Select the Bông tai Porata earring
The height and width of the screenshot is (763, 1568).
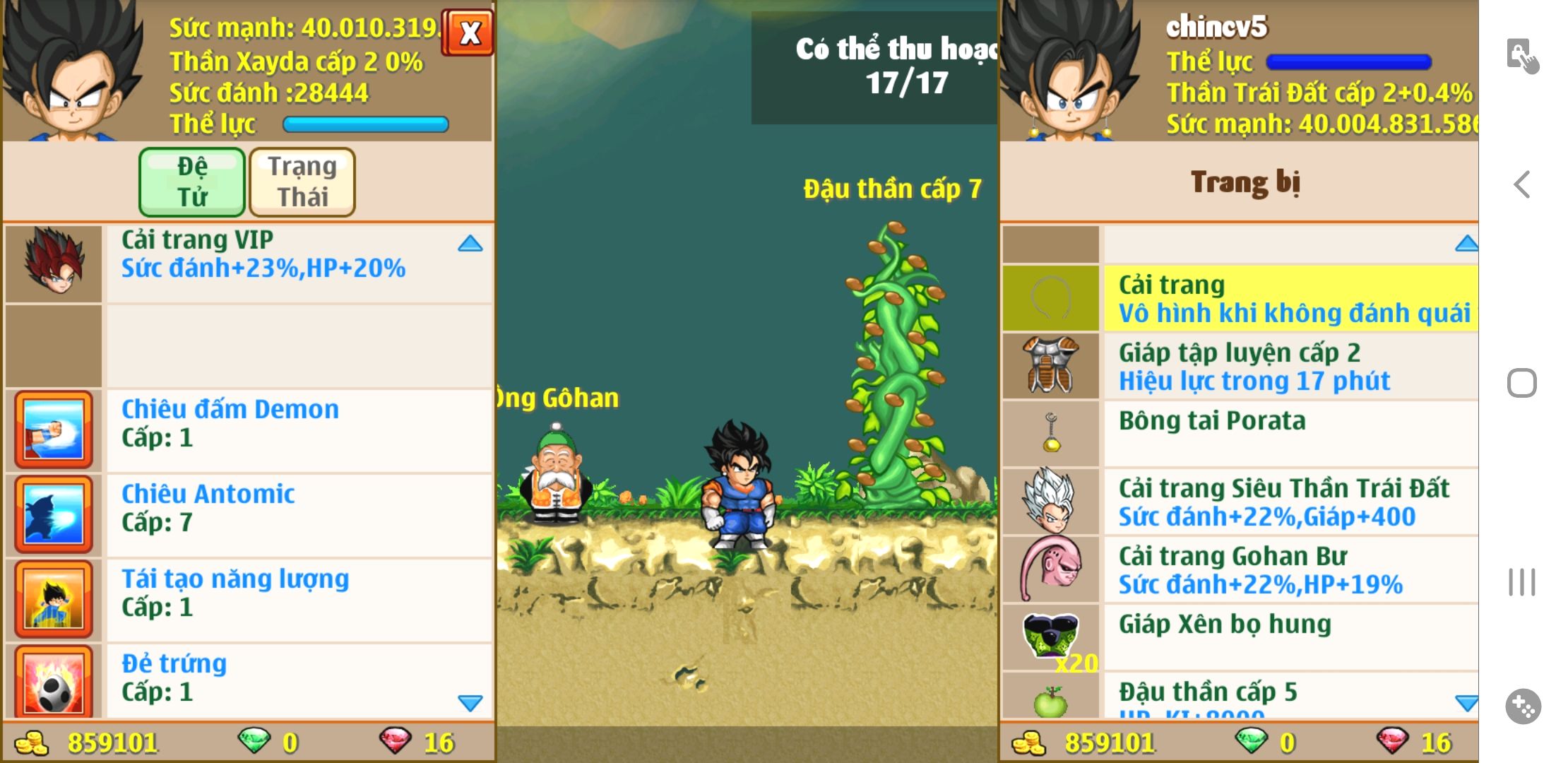coord(1290,432)
